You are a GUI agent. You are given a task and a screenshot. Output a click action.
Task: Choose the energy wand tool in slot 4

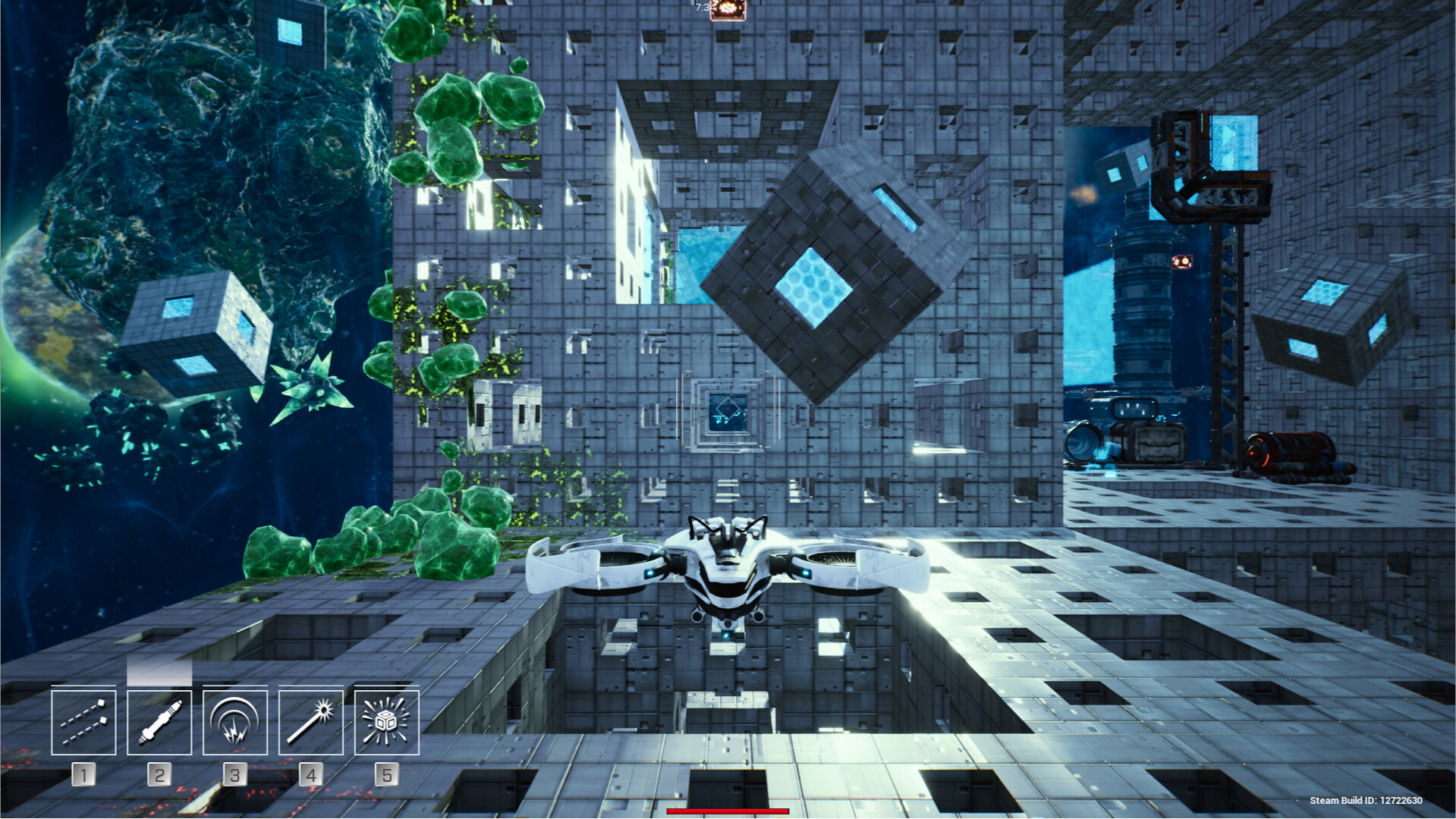click(310, 722)
